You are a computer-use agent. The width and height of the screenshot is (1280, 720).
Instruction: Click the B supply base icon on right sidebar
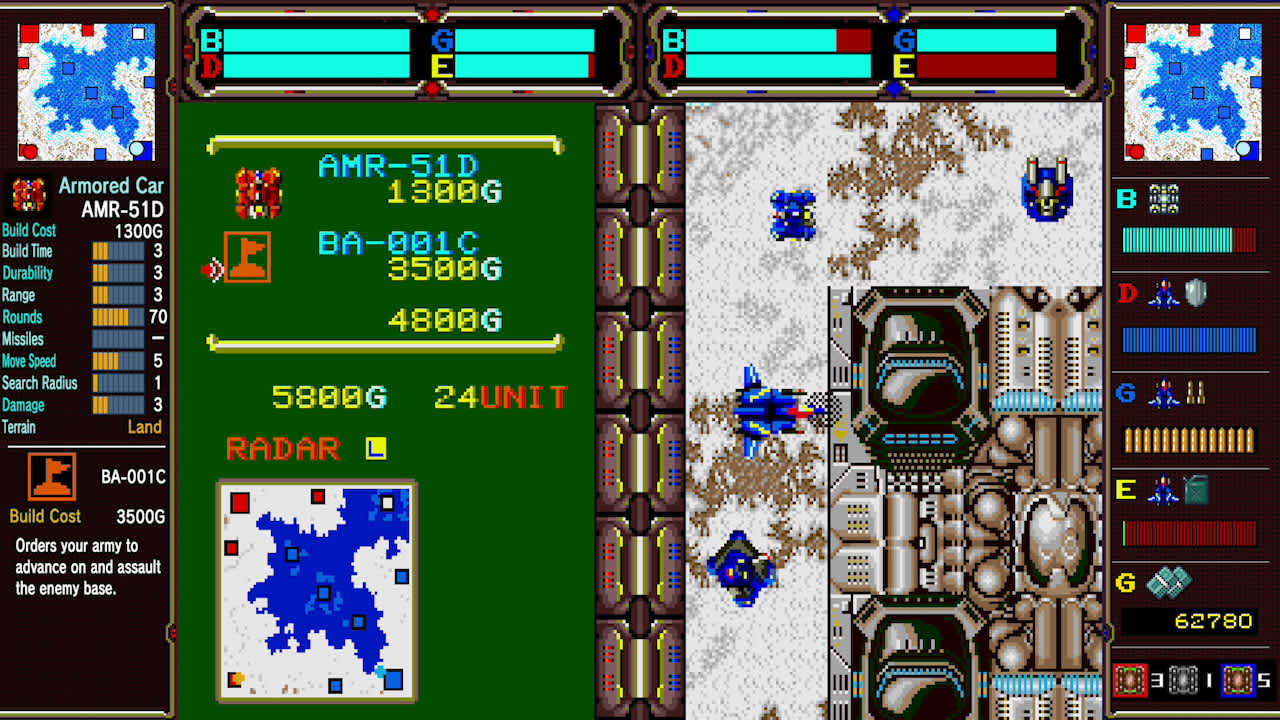[x=1163, y=197]
